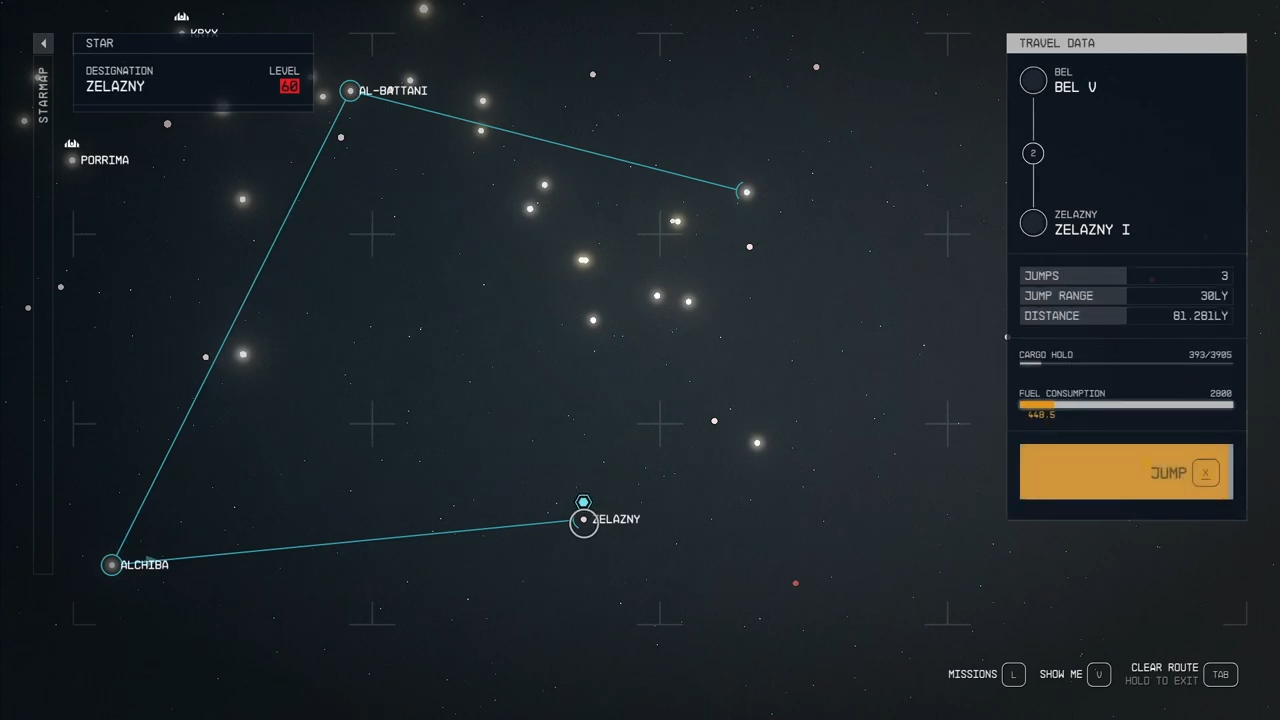This screenshot has width=1280, height=720.
Task: Click the red level 60 indicator
Action: click(x=289, y=86)
